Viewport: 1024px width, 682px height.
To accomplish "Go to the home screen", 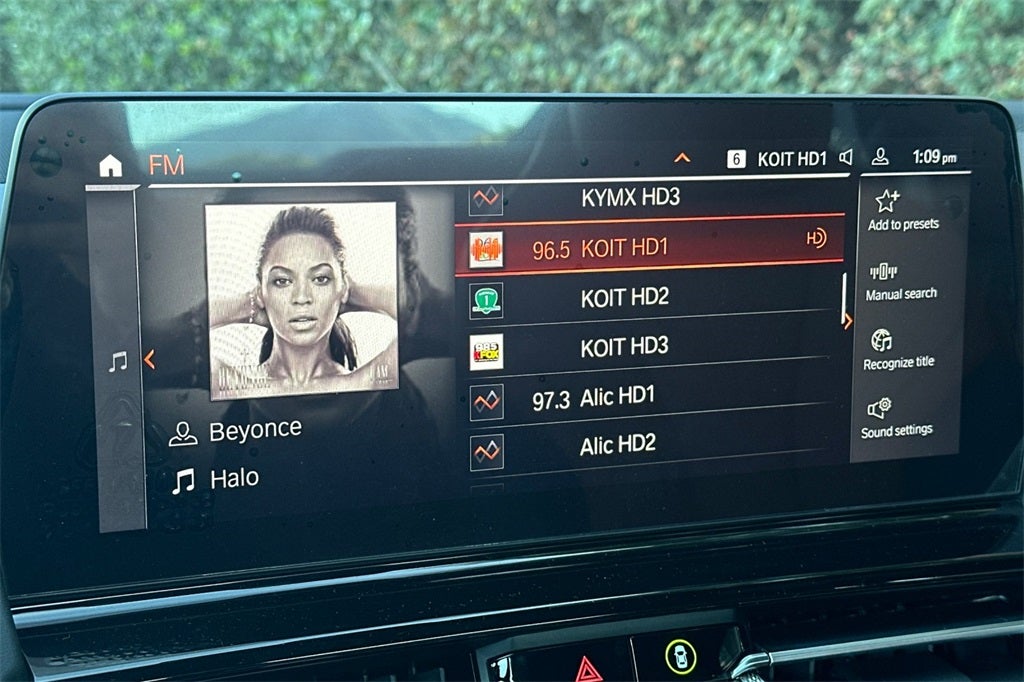I will pos(110,166).
